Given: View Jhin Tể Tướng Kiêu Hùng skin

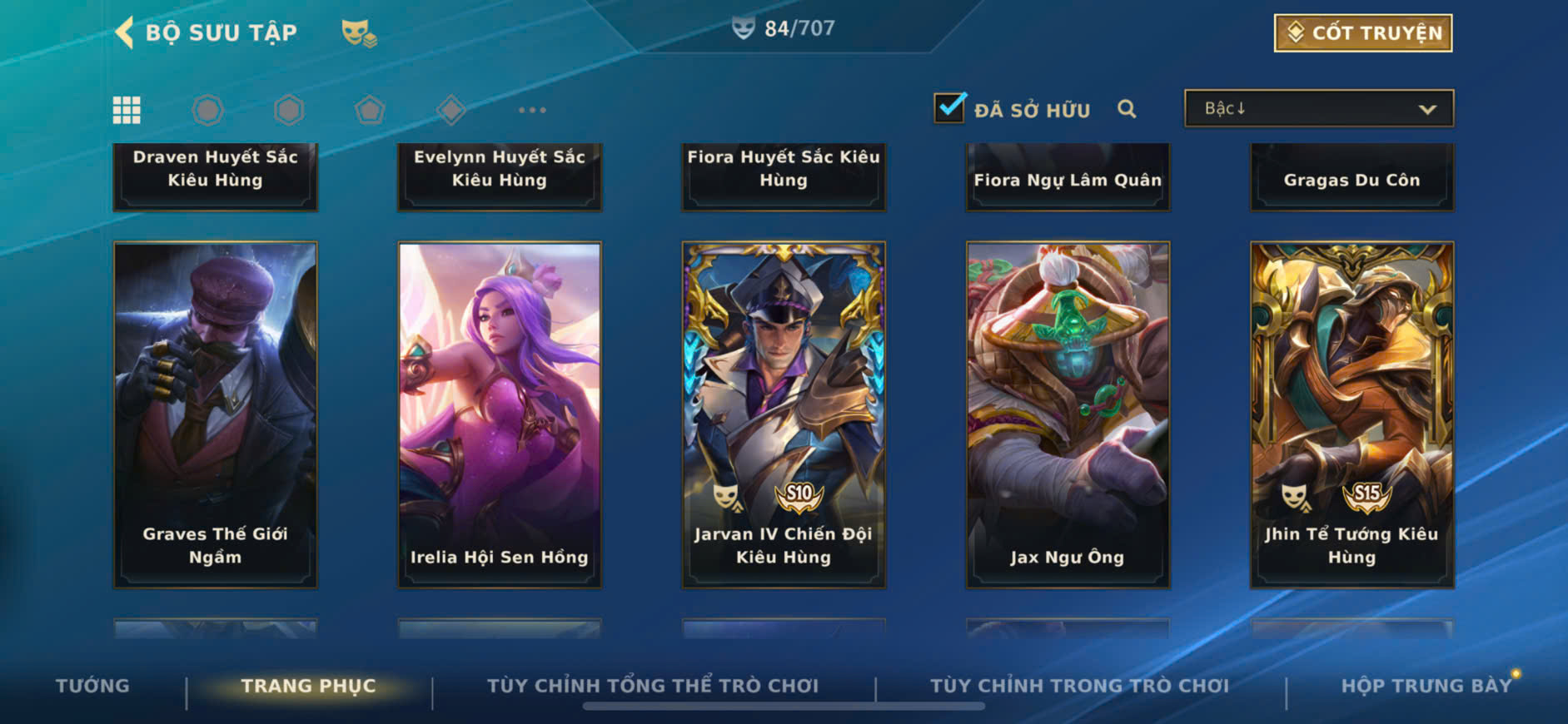Looking at the screenshot, I should pyautogui.click(x=1351, y=414).
